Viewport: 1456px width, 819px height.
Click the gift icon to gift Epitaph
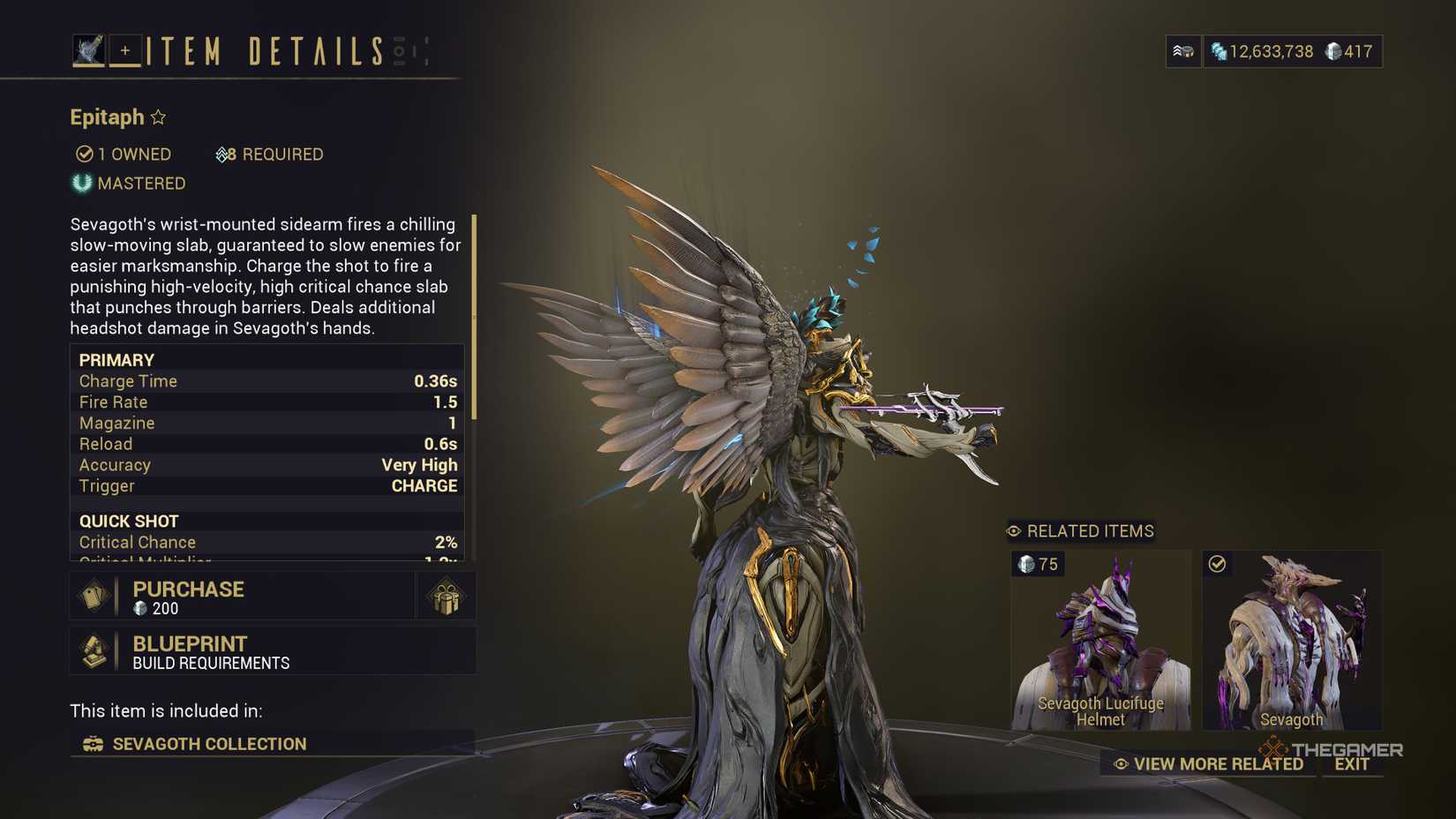pyautogui.click(x=446, y=596)
